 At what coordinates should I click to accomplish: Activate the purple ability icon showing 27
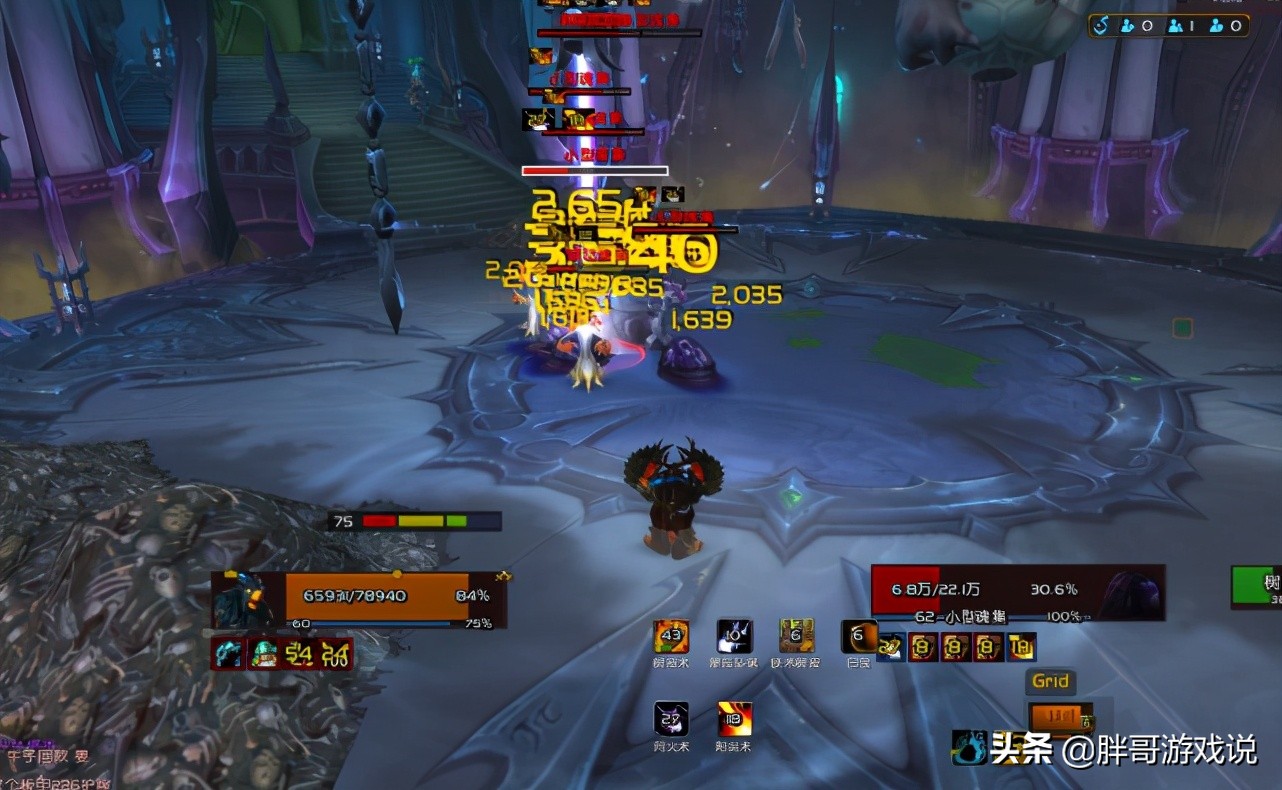(x=671, y=719)
